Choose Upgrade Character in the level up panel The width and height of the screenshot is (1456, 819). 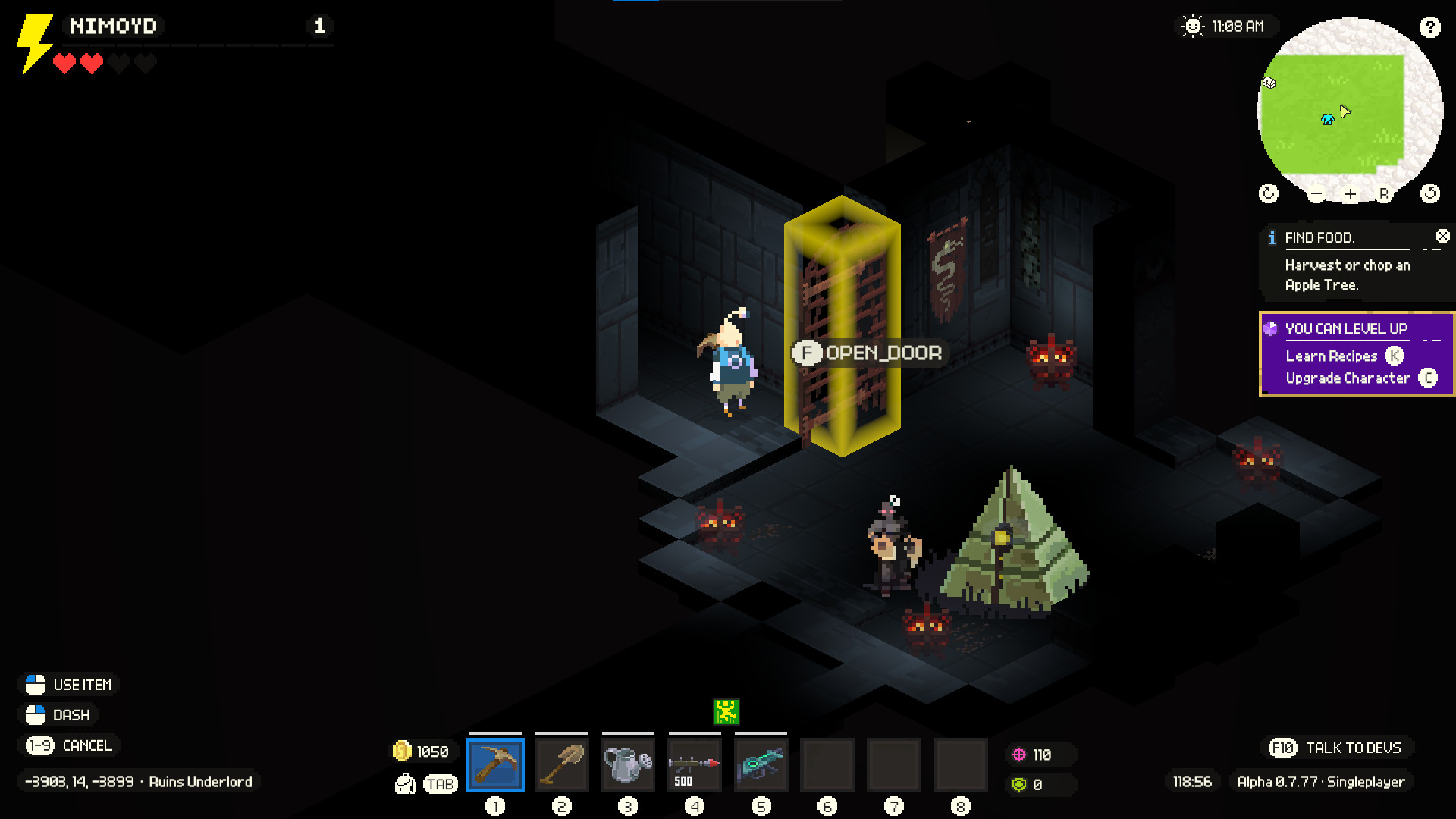[1348, 378]
